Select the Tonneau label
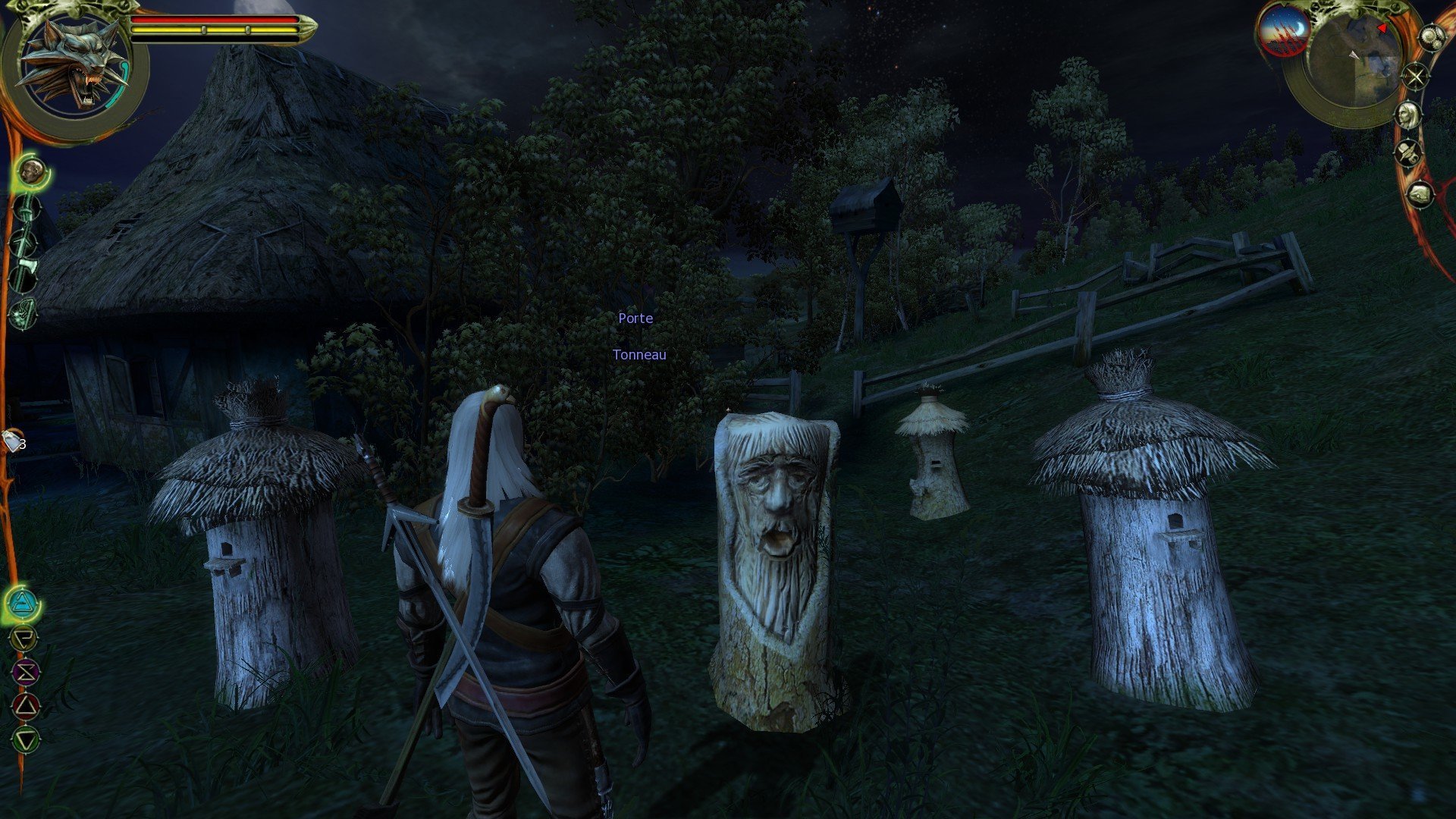The height and width of the screenshot is (819, 1456). [x=639, y=355]
